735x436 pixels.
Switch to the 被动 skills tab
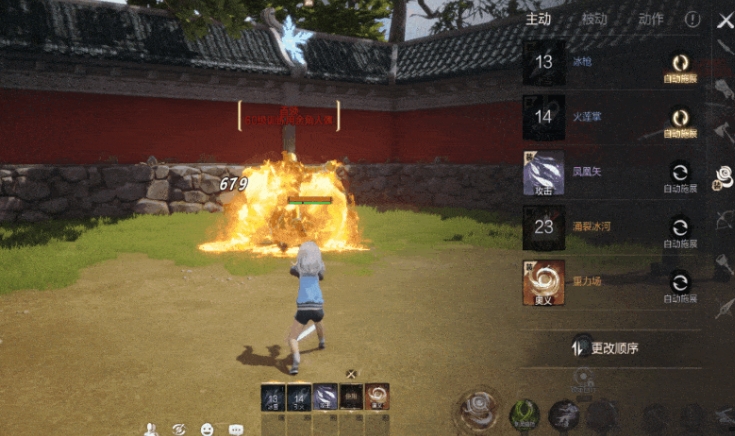point(596,19)
